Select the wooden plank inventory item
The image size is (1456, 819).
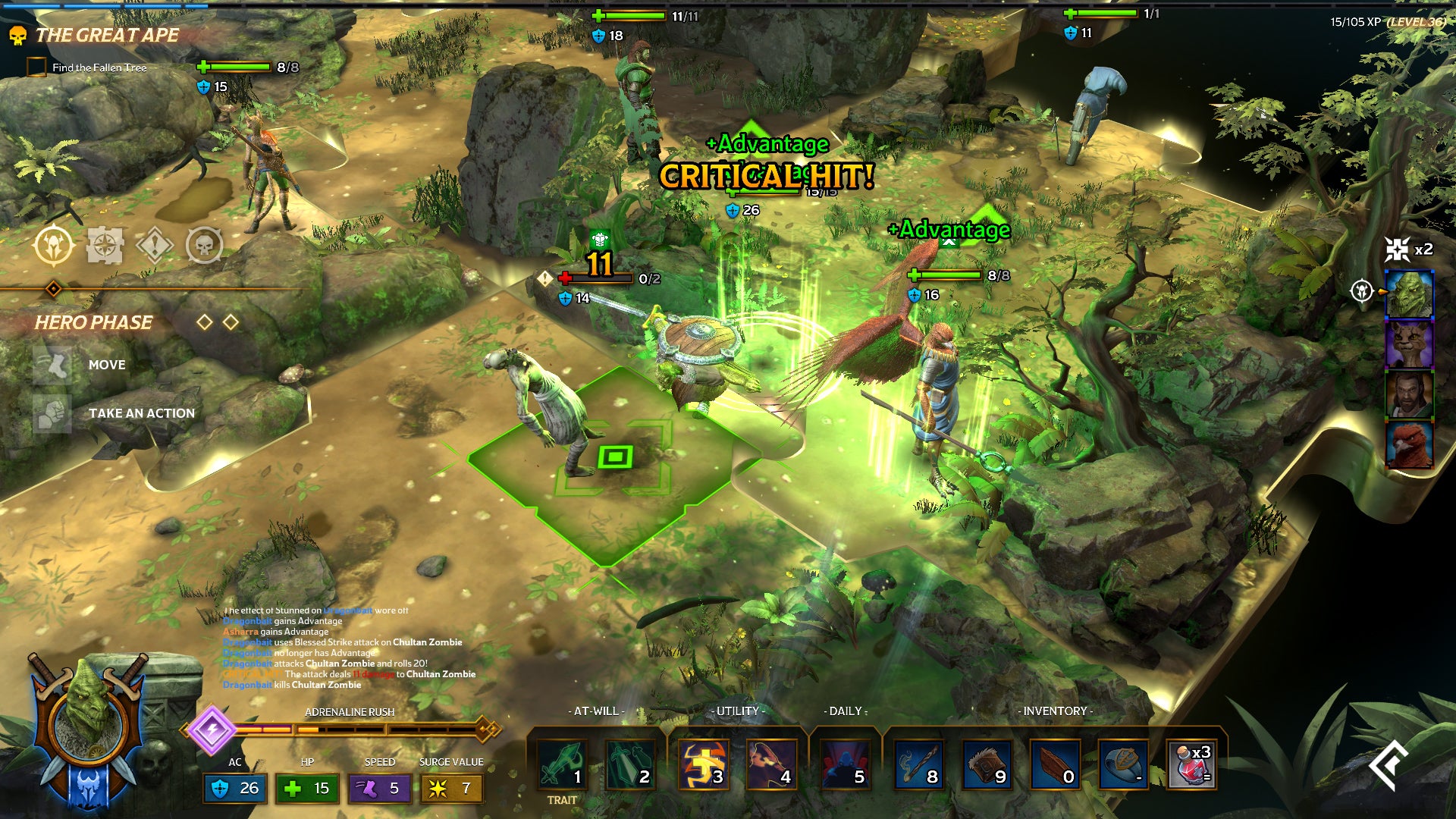(1055, 764)
